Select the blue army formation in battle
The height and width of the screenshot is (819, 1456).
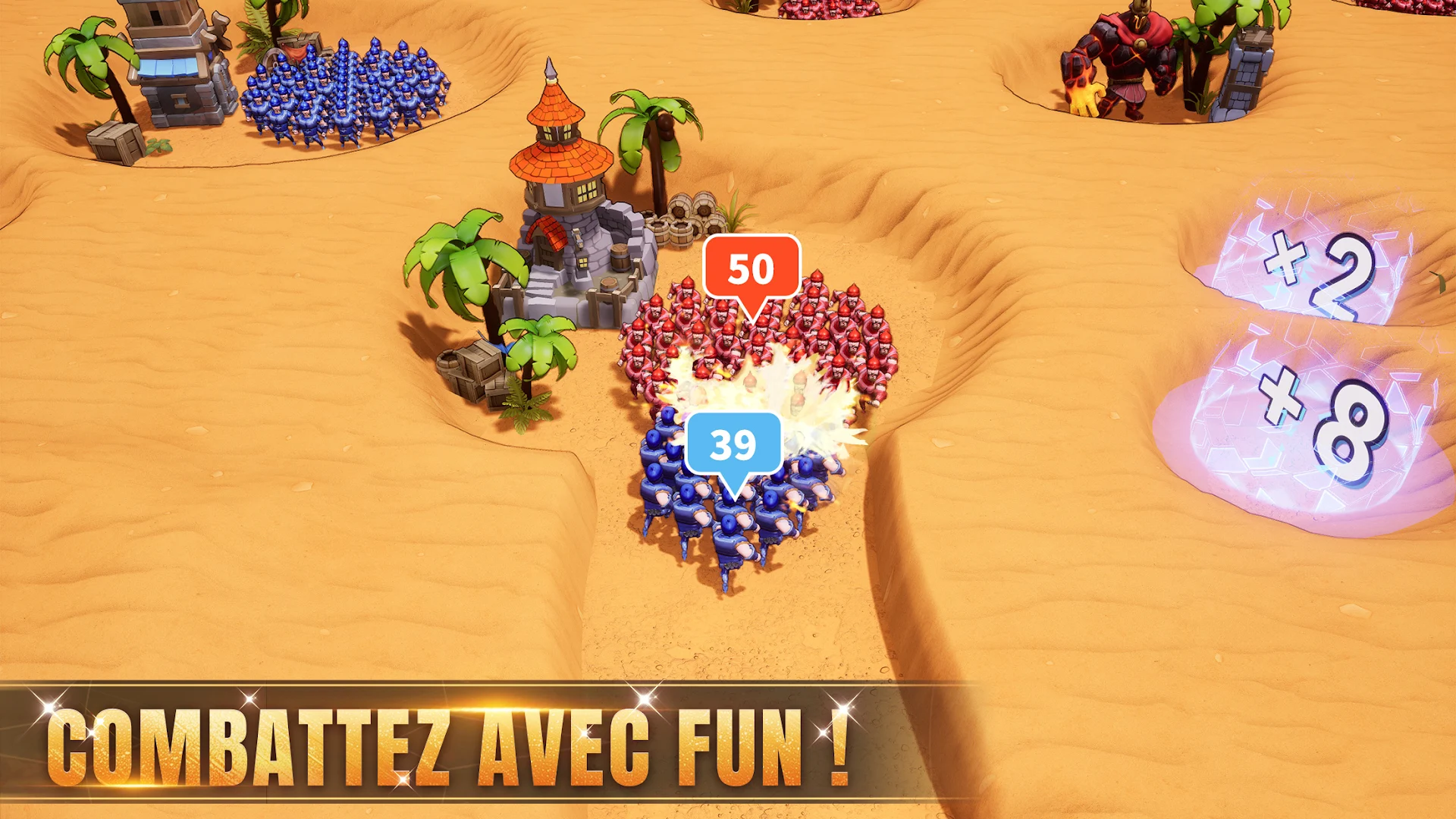720,516
